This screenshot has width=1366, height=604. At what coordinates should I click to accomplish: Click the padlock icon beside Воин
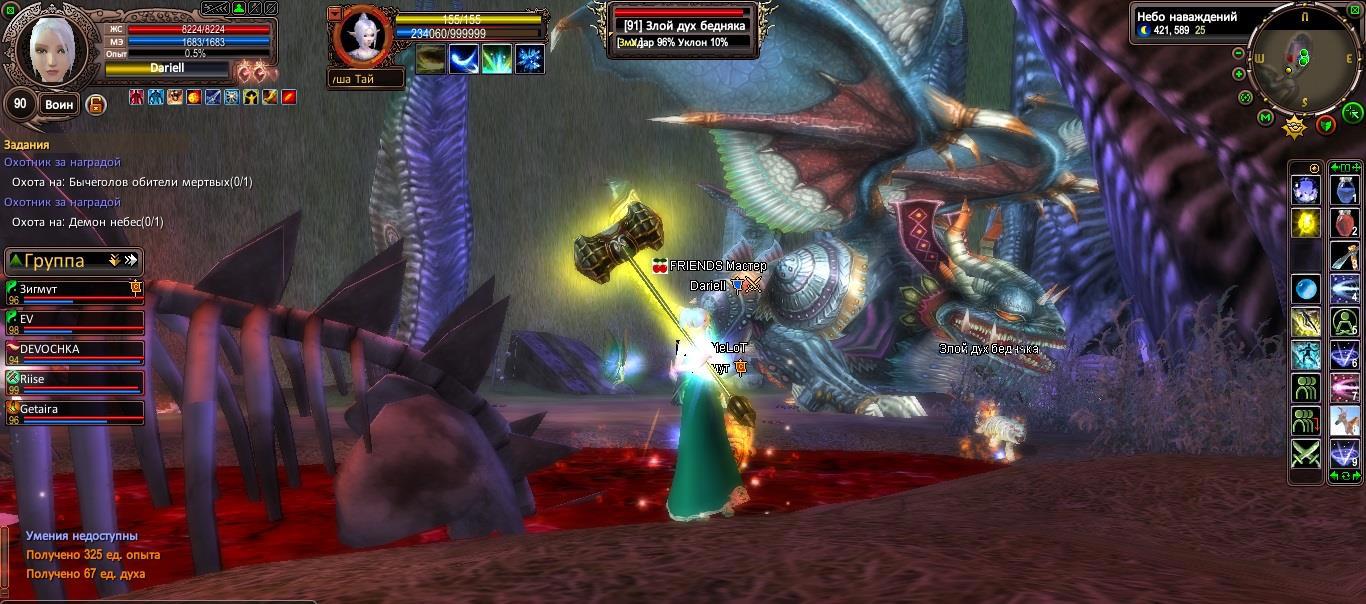[96, 105]
